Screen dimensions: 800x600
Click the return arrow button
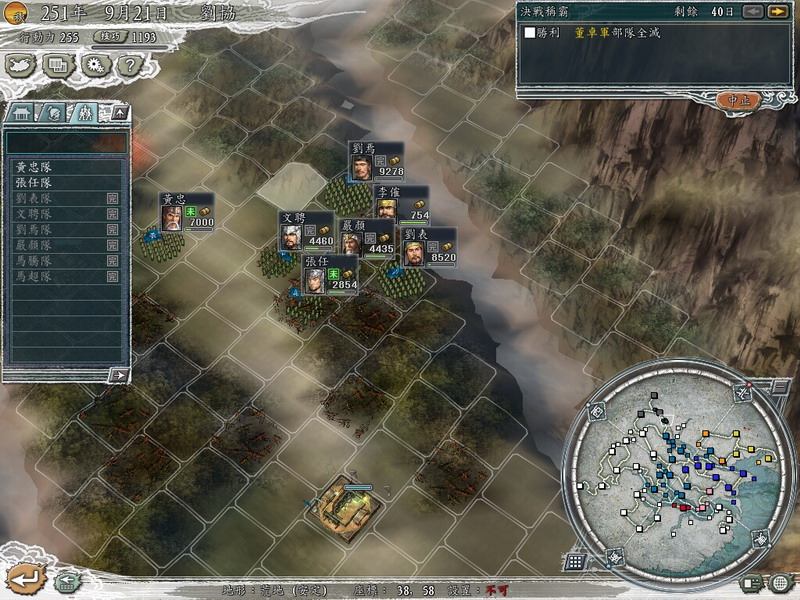pos(25,578)
